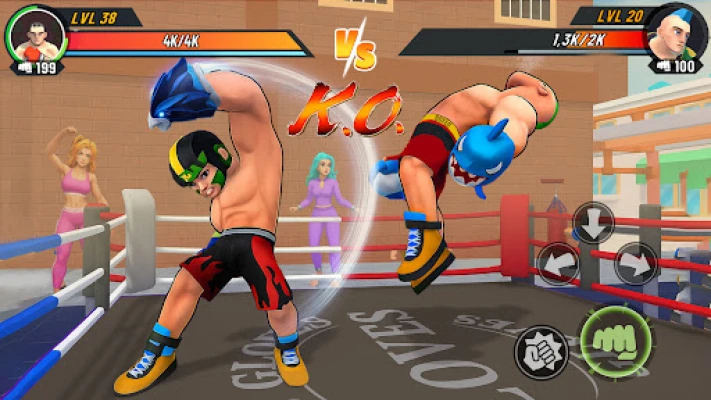Select the blue mohawk opponent portrait
This screenshot has width=711, height=400.
[x=672, y=34]
